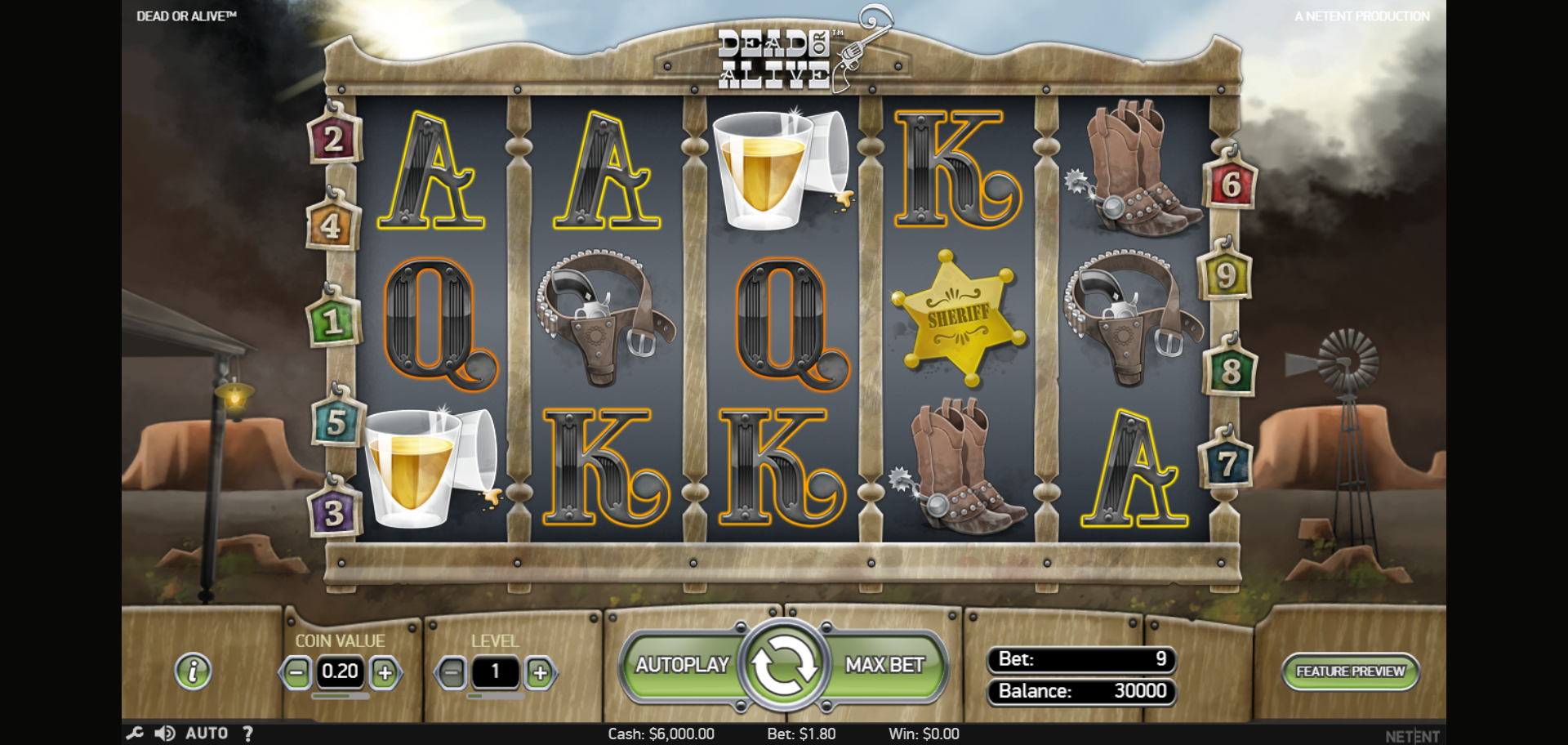Spin the reels with the circular arrow button
This screenshot has height=745, width=1568.
tap(783, 666)
